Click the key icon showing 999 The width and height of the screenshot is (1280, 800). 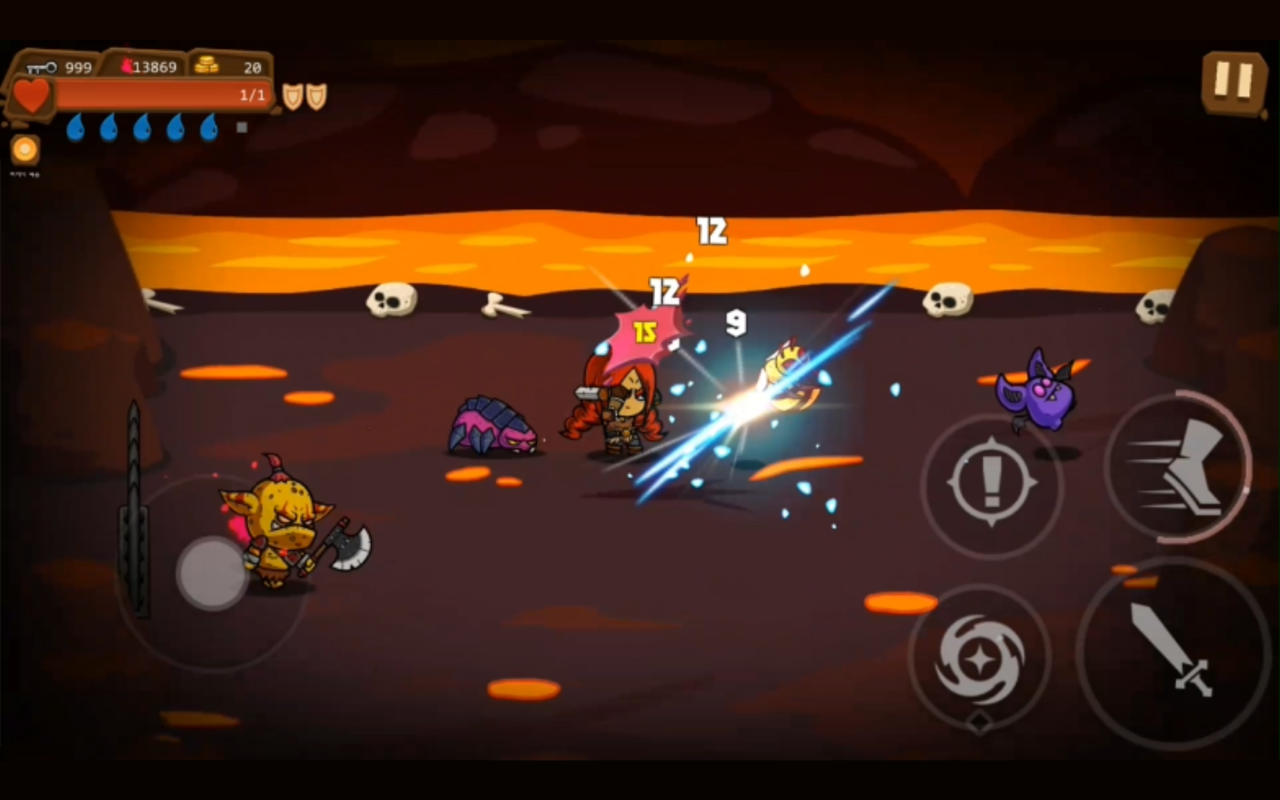tap(41, 66)
